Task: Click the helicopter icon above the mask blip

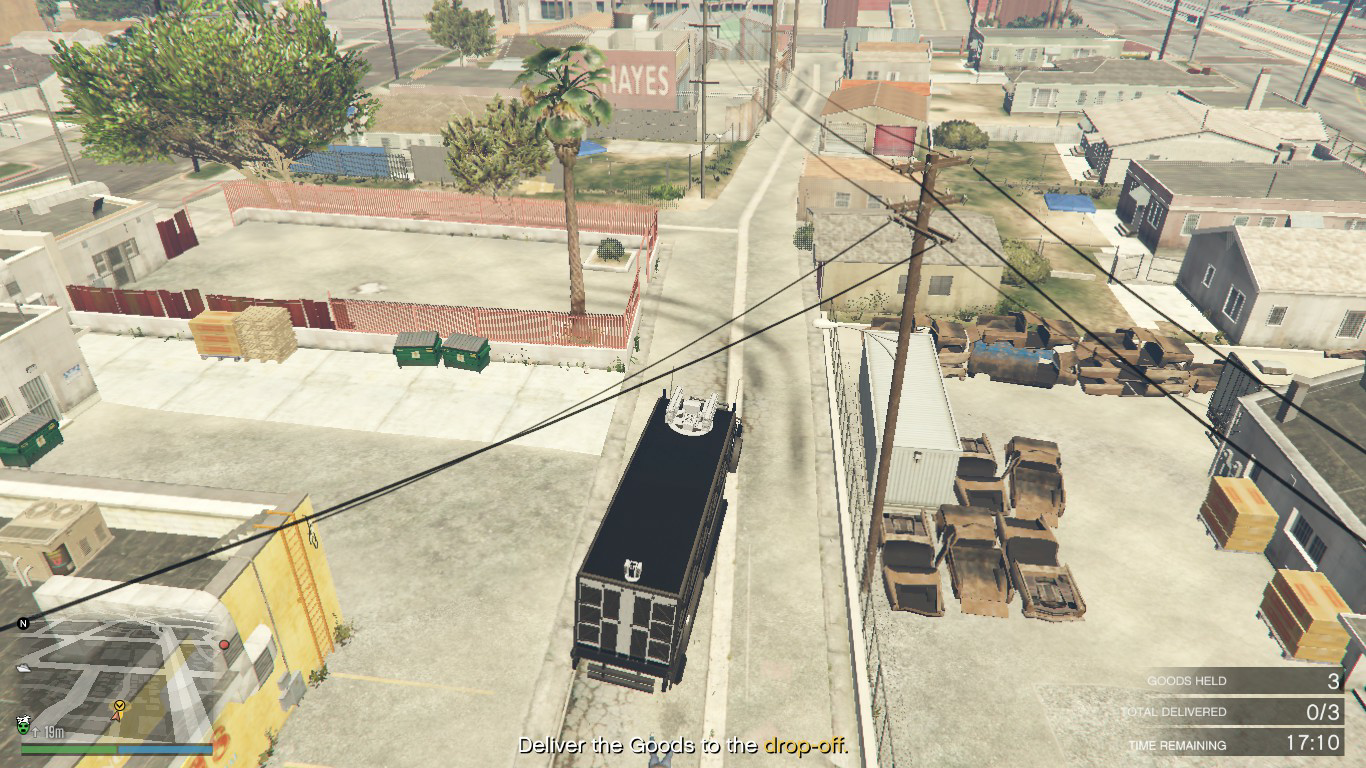Action: (x=23, y=717)
